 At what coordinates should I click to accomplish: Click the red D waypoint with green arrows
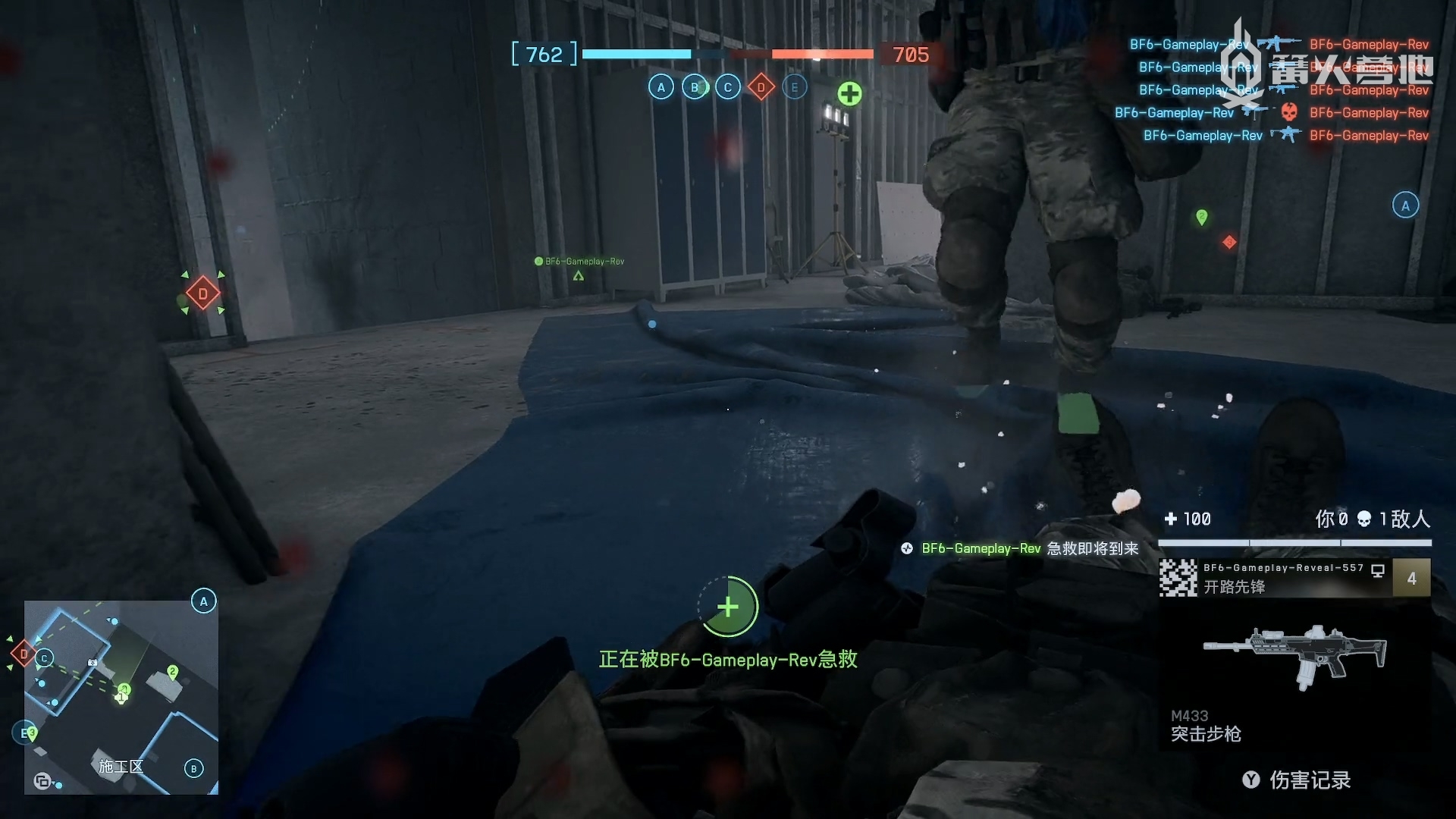(x=202, y=293)
